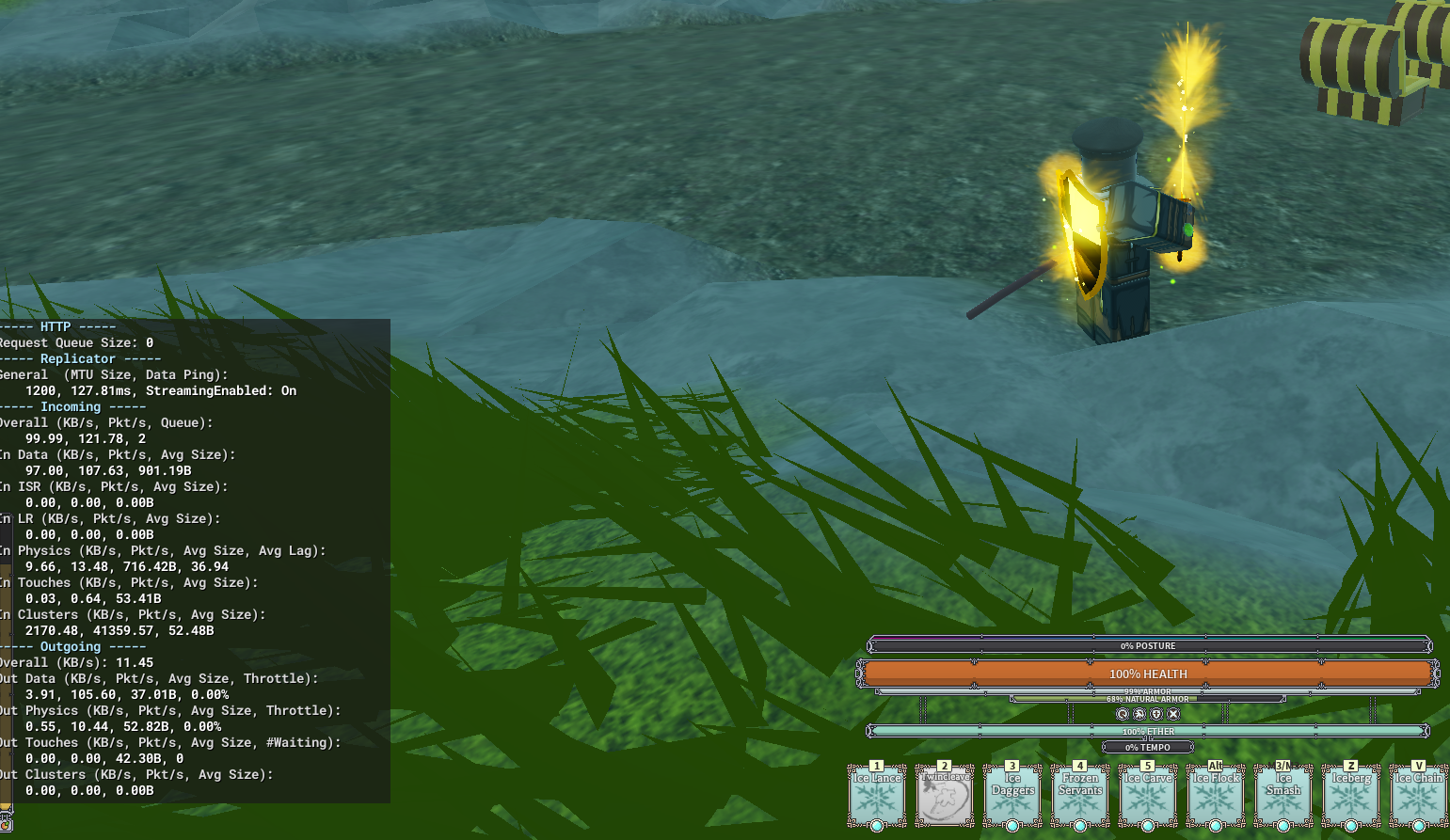This screenshot has width=1450, height=840.
Task: Activate the Ice Daggers ability
Action: point(1012,797)
